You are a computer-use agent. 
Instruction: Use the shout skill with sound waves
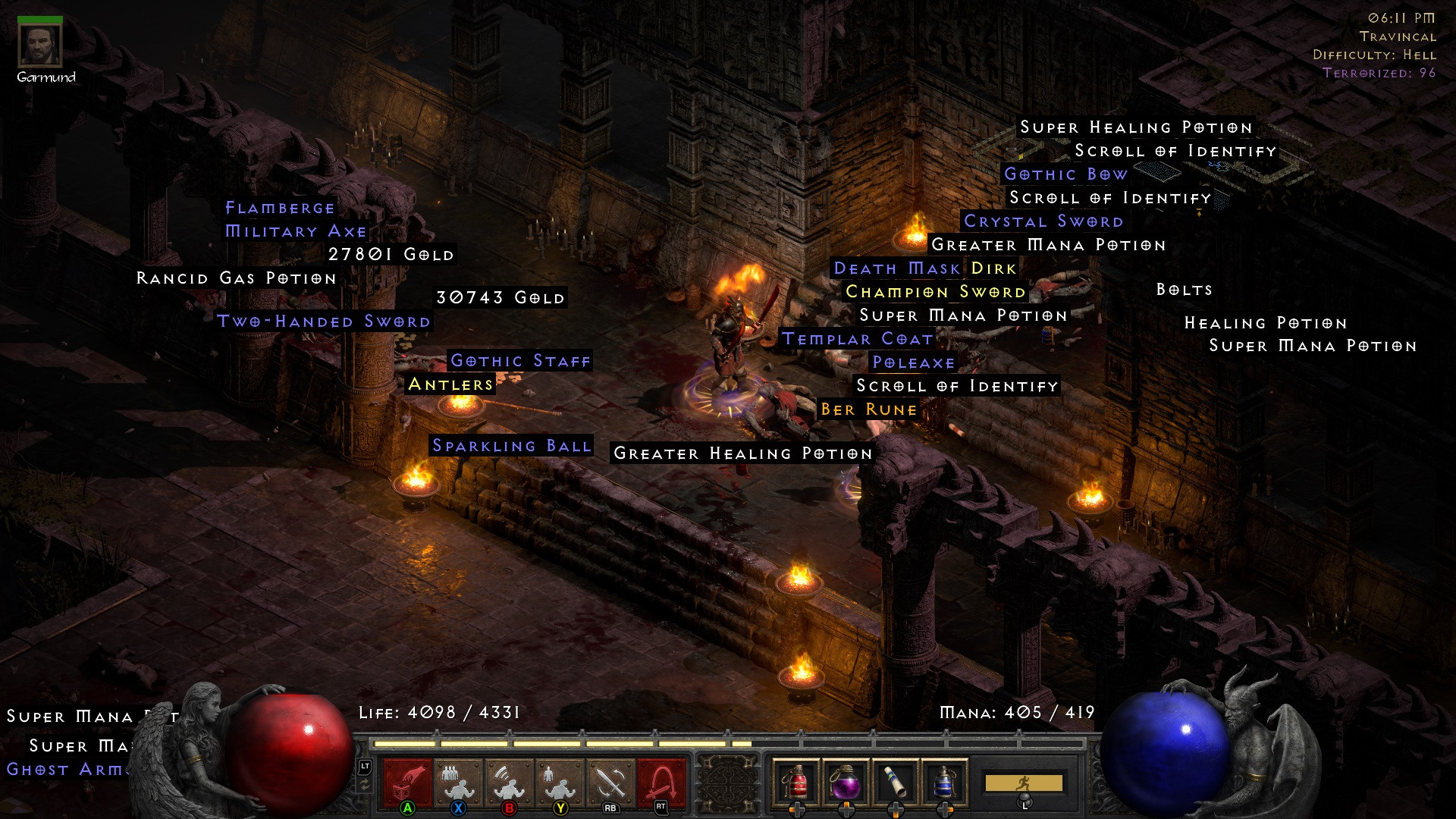tap(509, 781)
